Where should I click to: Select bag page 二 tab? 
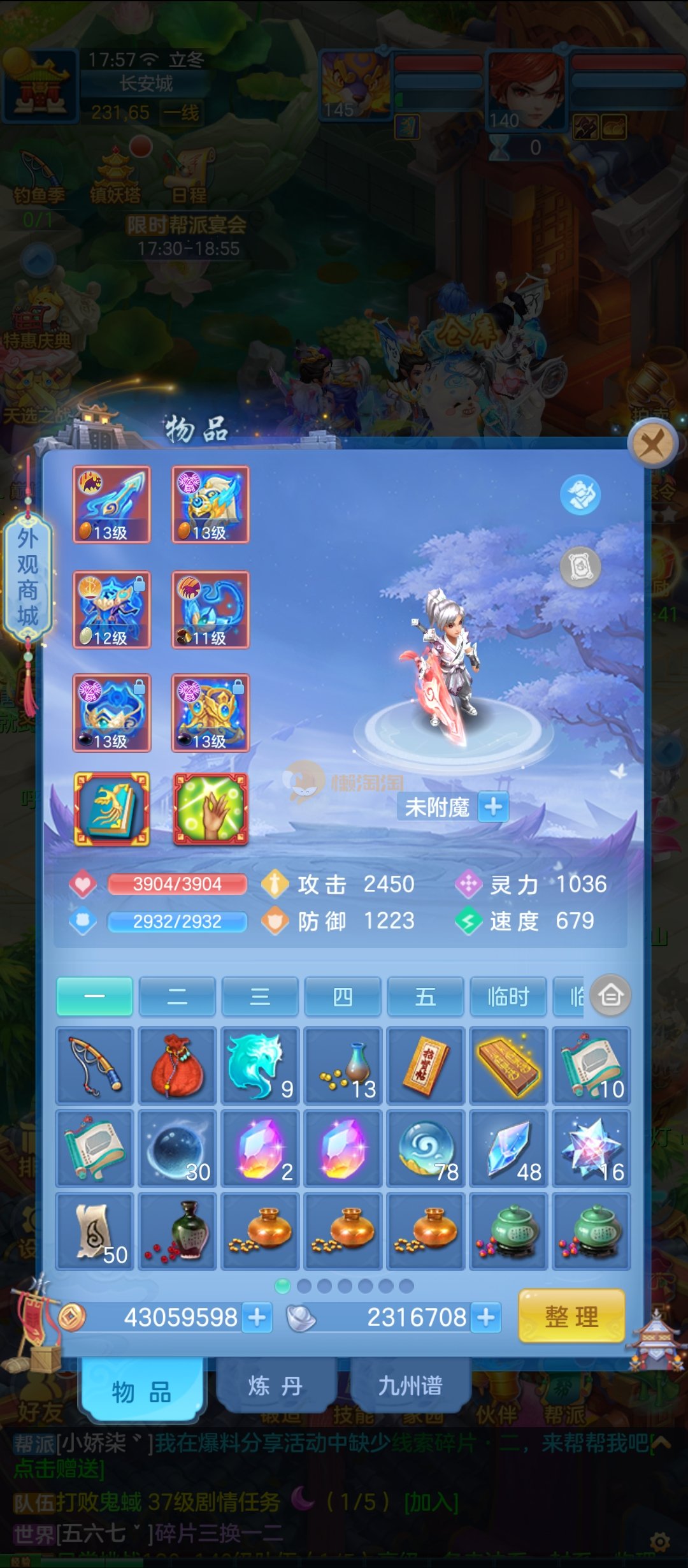tap(177, 996)
